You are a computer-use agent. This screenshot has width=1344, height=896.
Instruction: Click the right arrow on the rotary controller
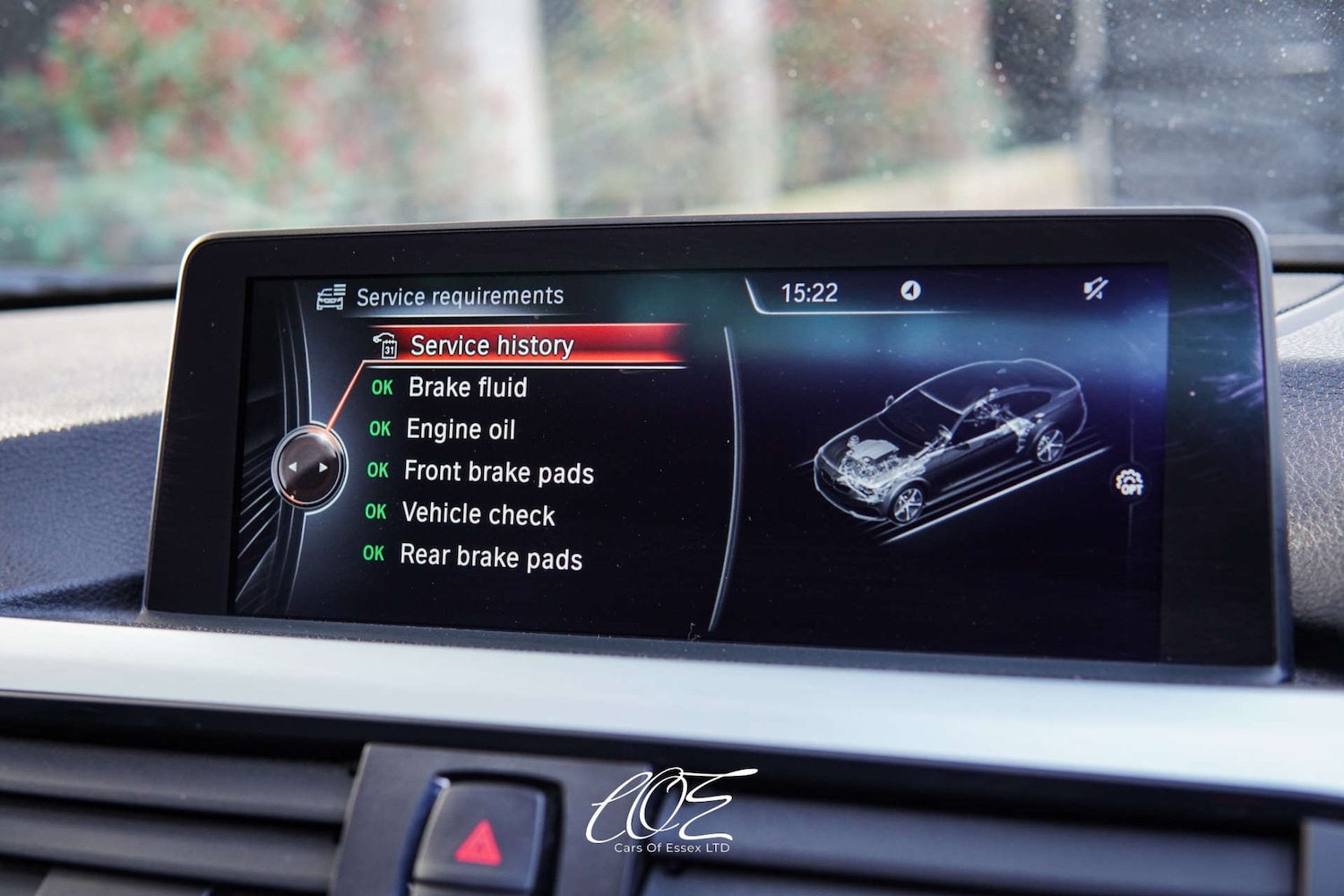tap(324, 467)
